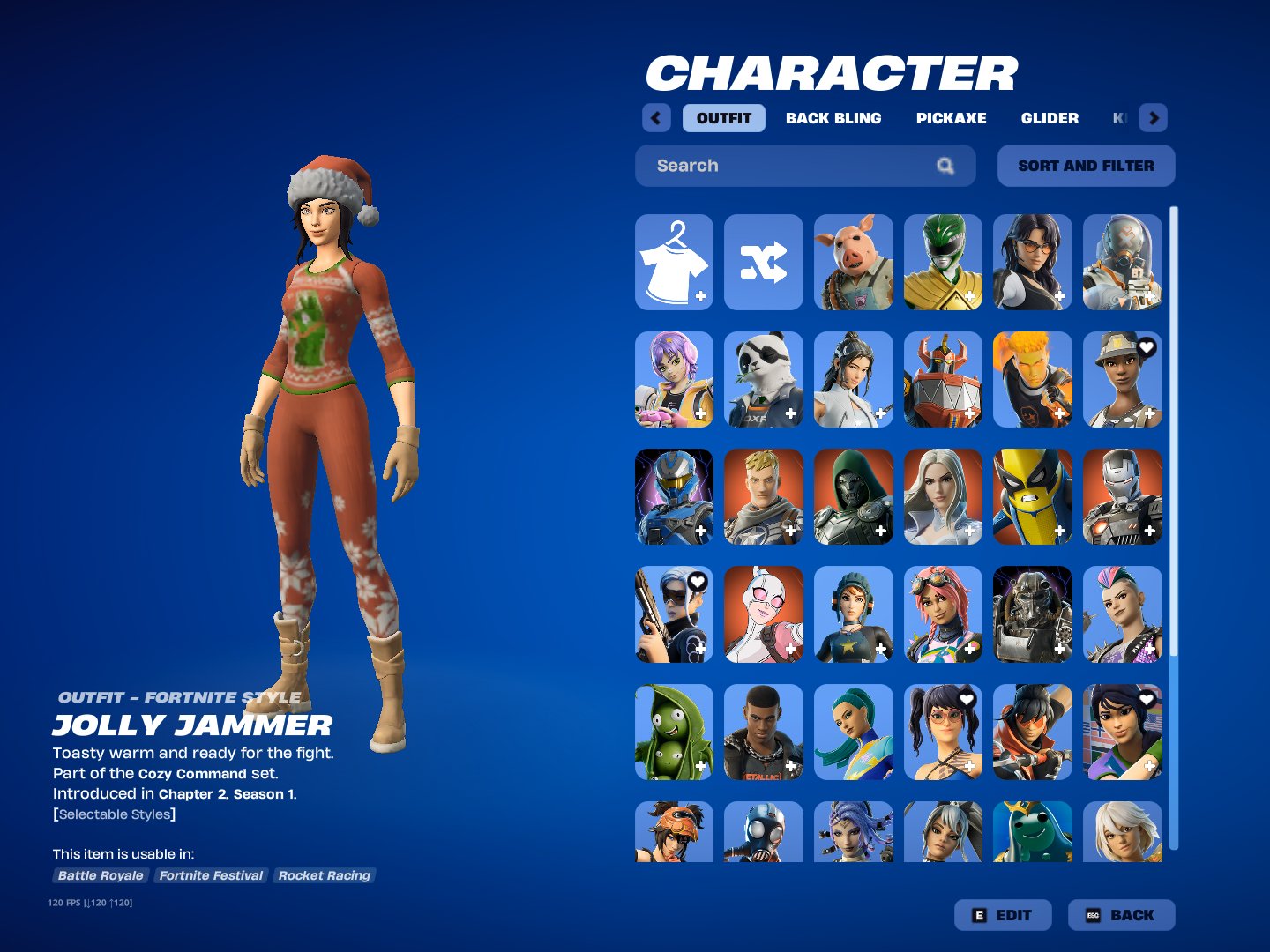Toggle the favorite heart on the masked pistol outfit
Screen dimensions: 1270x952
(696, 581)
